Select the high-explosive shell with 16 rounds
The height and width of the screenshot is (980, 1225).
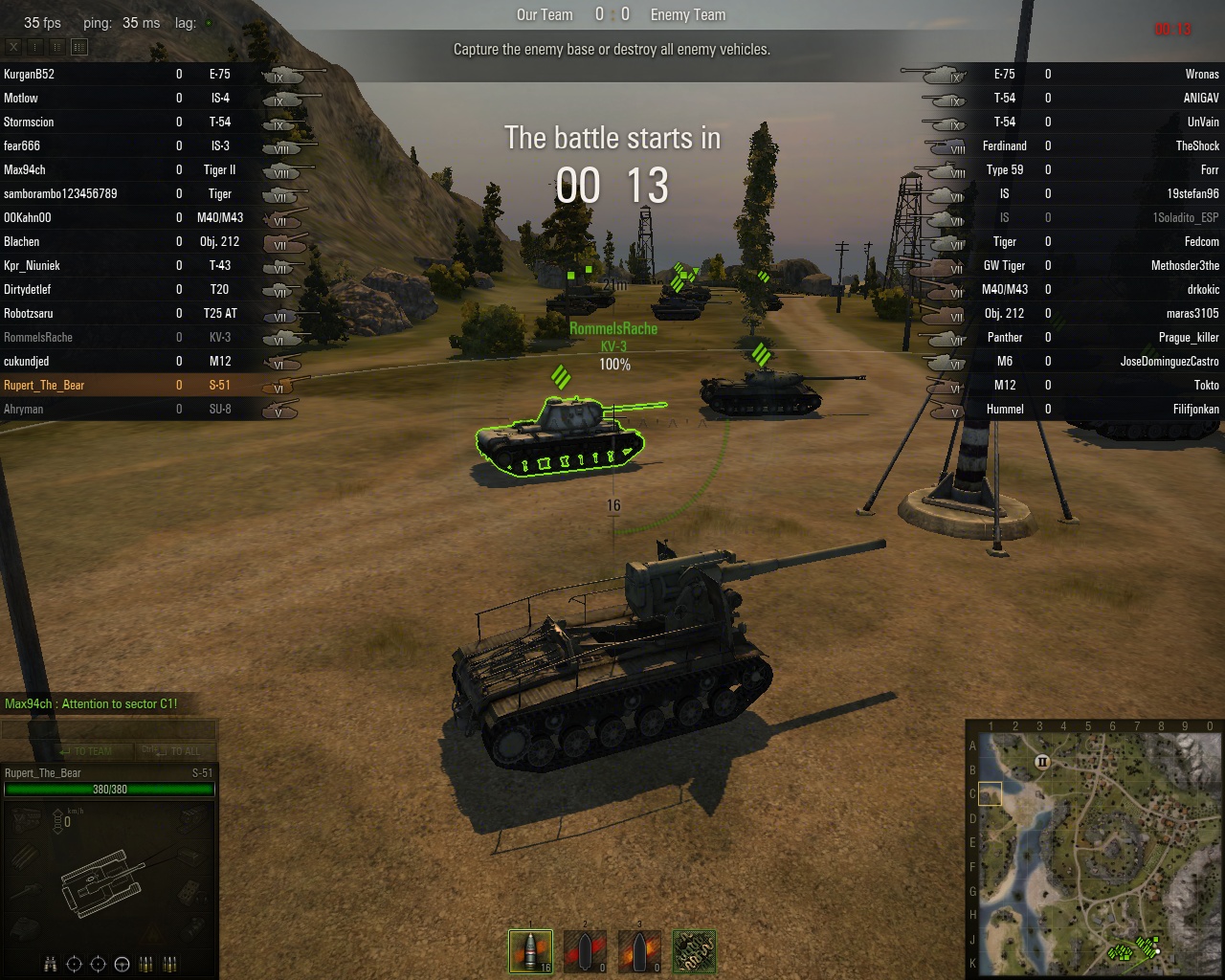pos(530,951)
